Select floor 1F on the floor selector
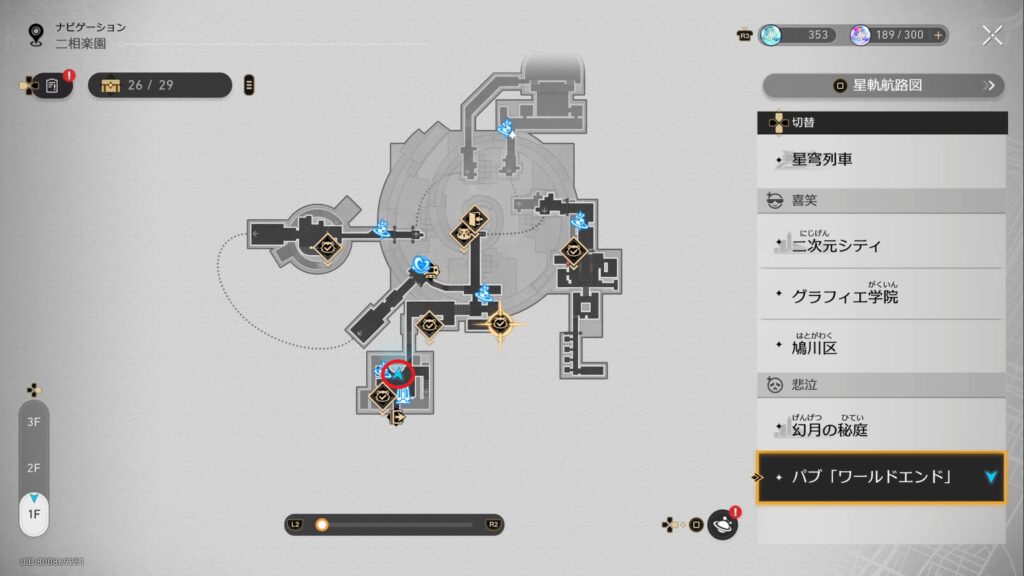Image resolution: width=1024 pixels, height=576 pixels. (x=34, y=513)
